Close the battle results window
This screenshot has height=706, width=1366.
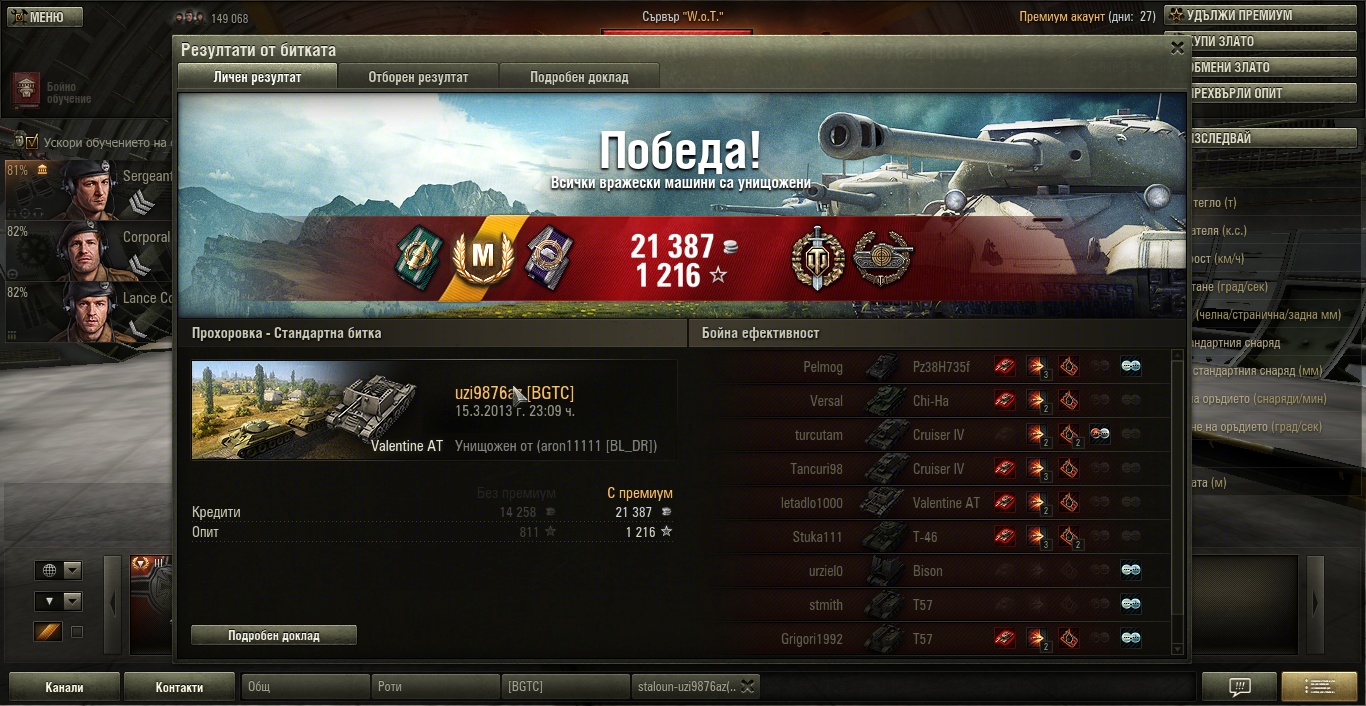click(1176, 47)
